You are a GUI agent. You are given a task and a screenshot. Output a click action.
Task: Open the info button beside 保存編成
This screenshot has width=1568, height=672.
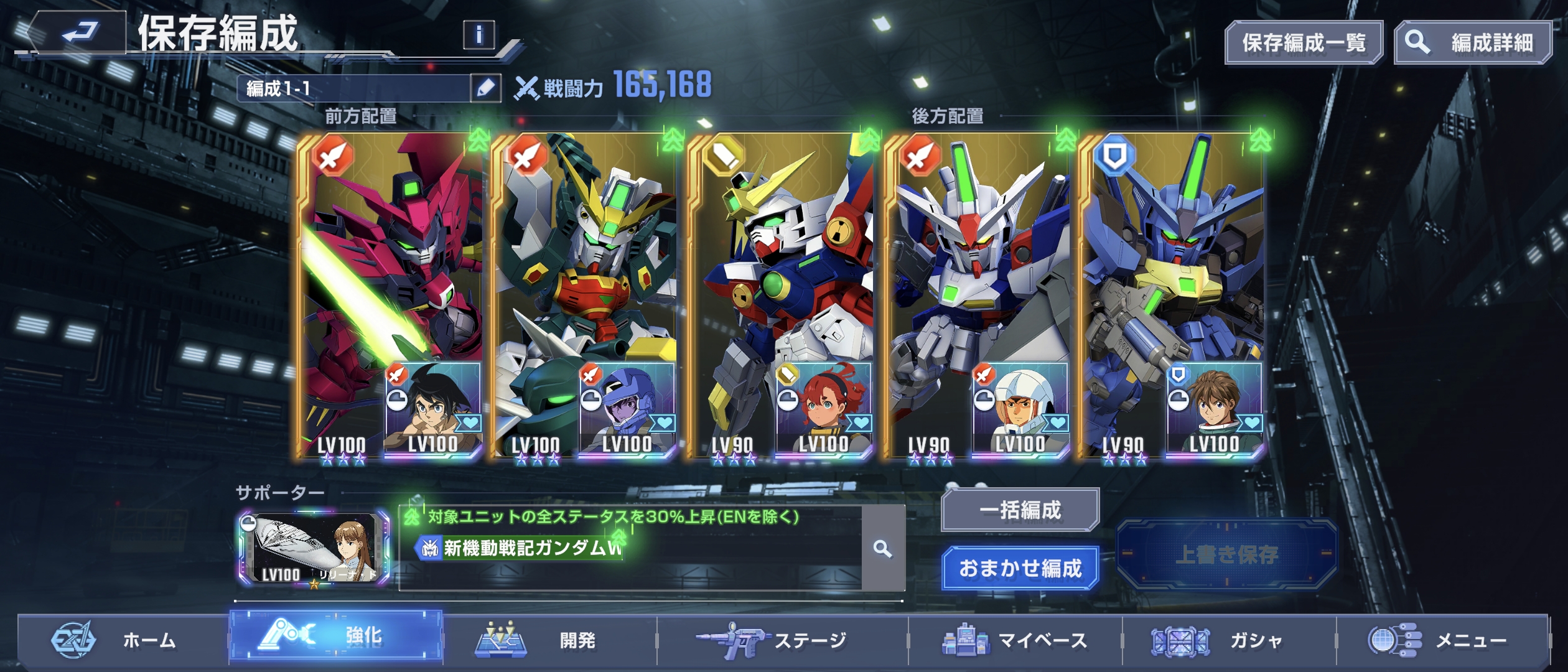(478, 34)
